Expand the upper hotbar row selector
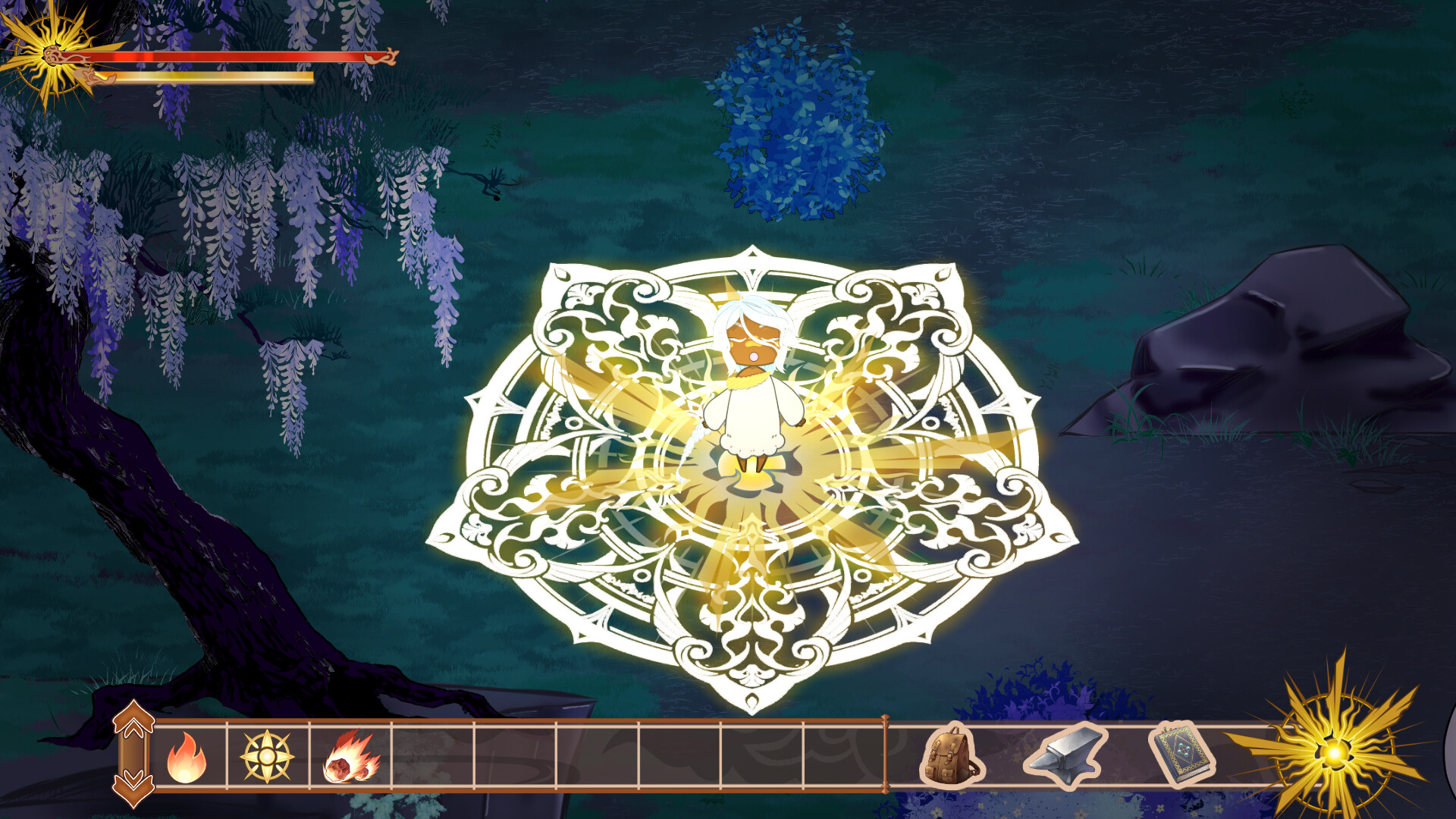Screen dimensions: 1456x819 (135, 720)
